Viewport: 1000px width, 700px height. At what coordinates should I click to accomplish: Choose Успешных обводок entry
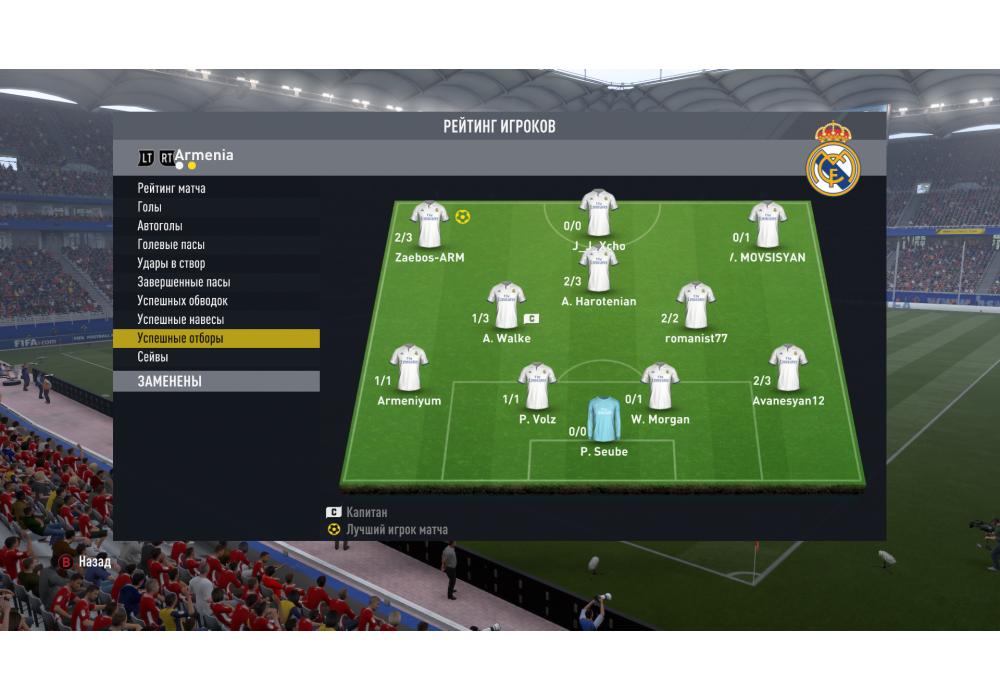click(x=183, y=301)
